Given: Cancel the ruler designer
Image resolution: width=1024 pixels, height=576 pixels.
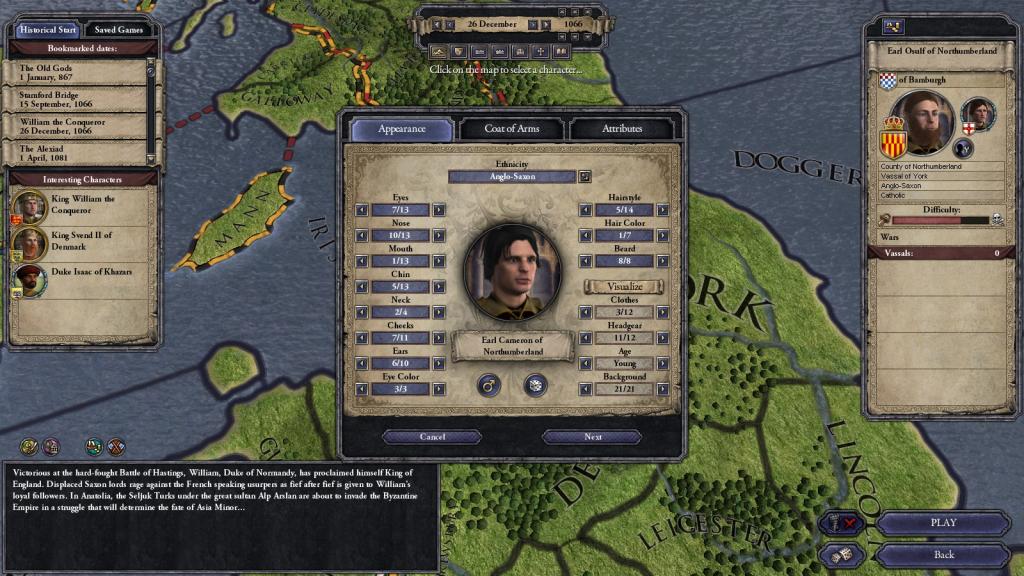Looking at the screenshot, I should (x=432, y=437).
